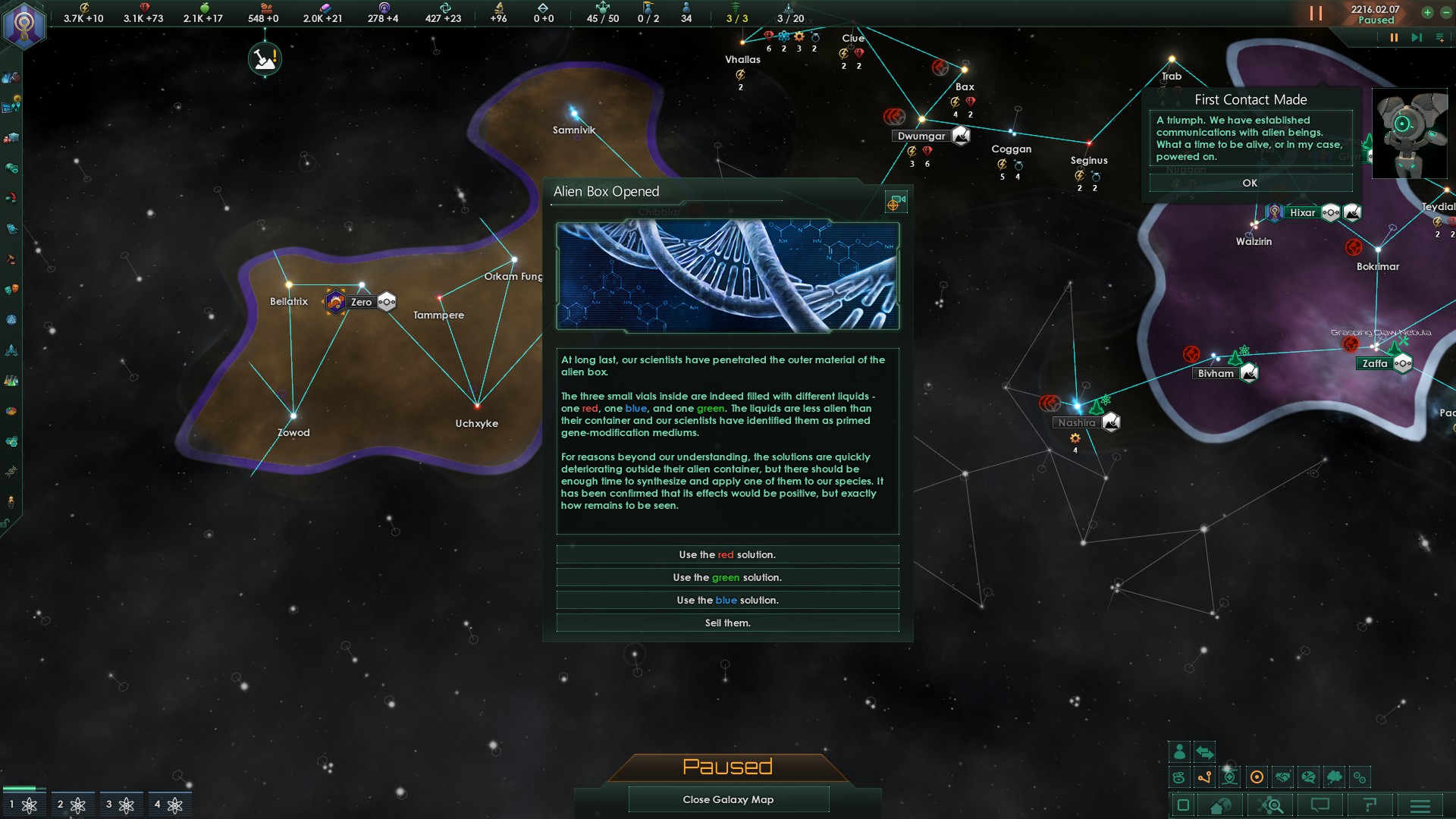
Task: Click OK on the First Contact Made notification
Action: click(x=1250, y=183)
